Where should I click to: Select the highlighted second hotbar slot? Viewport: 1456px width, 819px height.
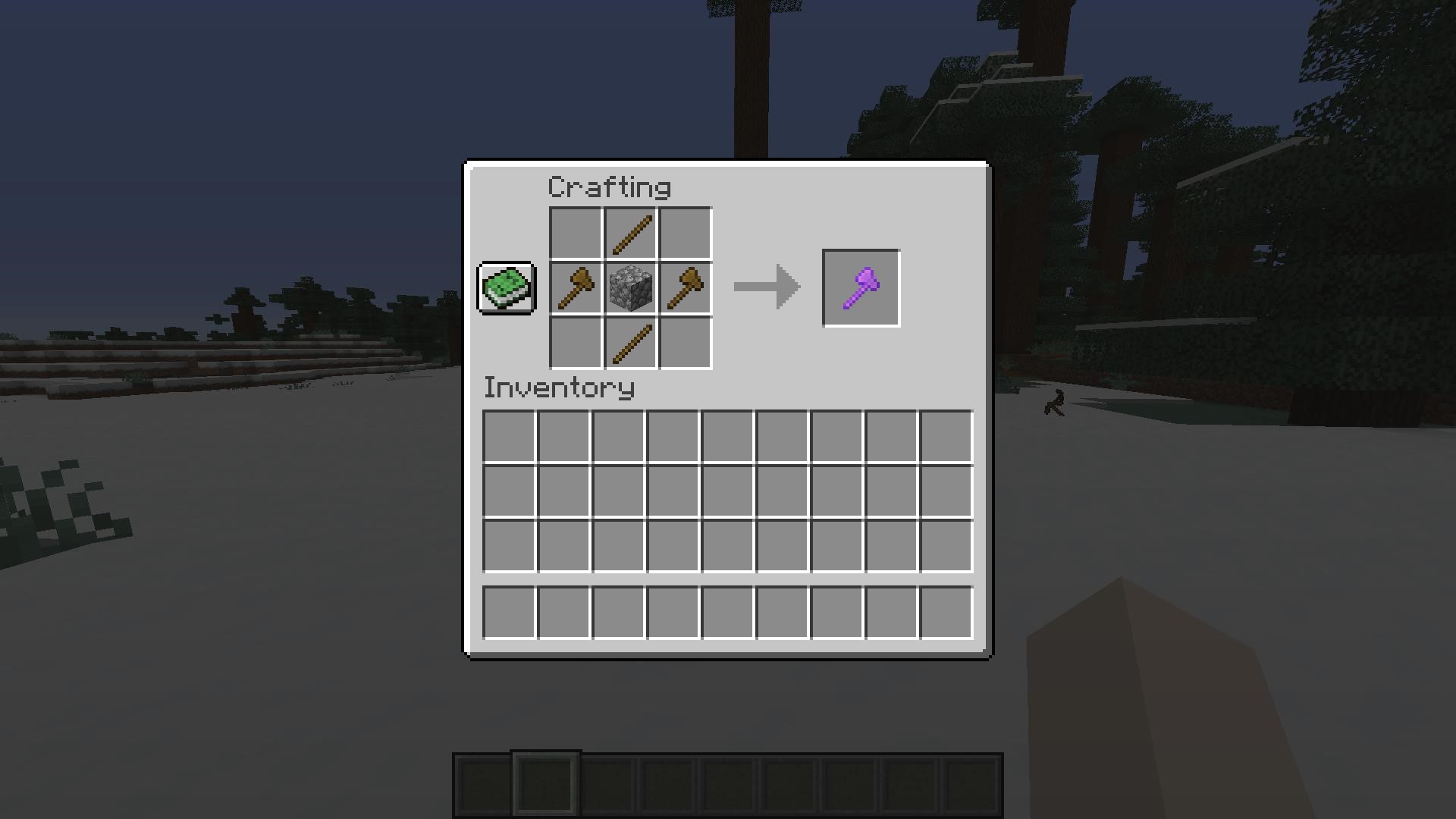(x=544, y=783)
